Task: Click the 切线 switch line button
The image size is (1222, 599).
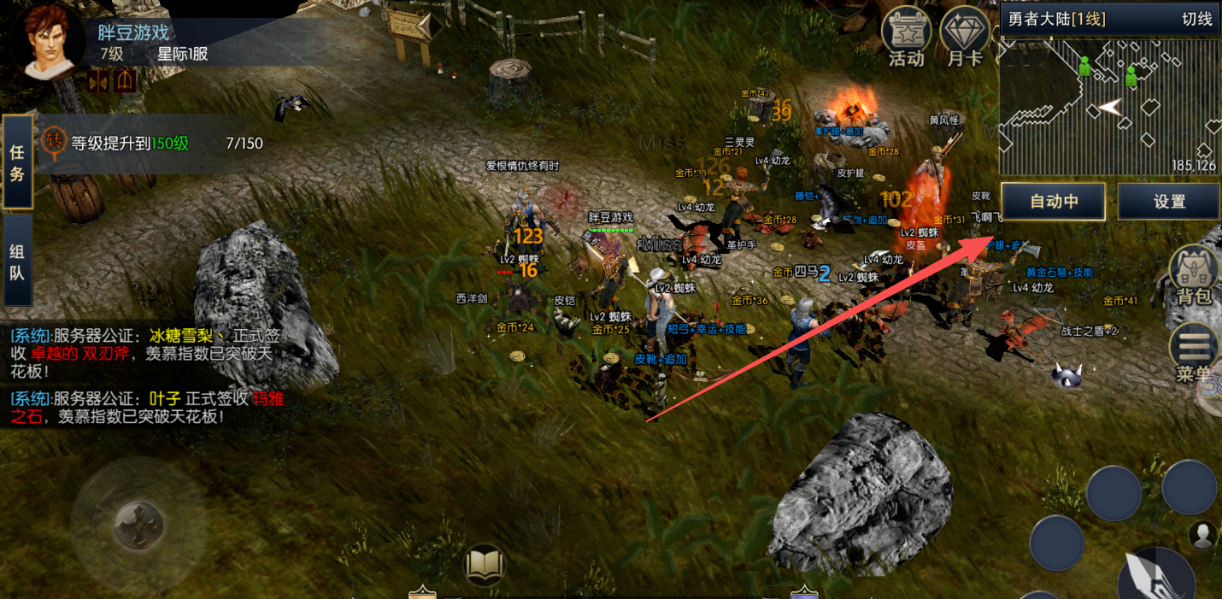Action: click(1196, 19)
